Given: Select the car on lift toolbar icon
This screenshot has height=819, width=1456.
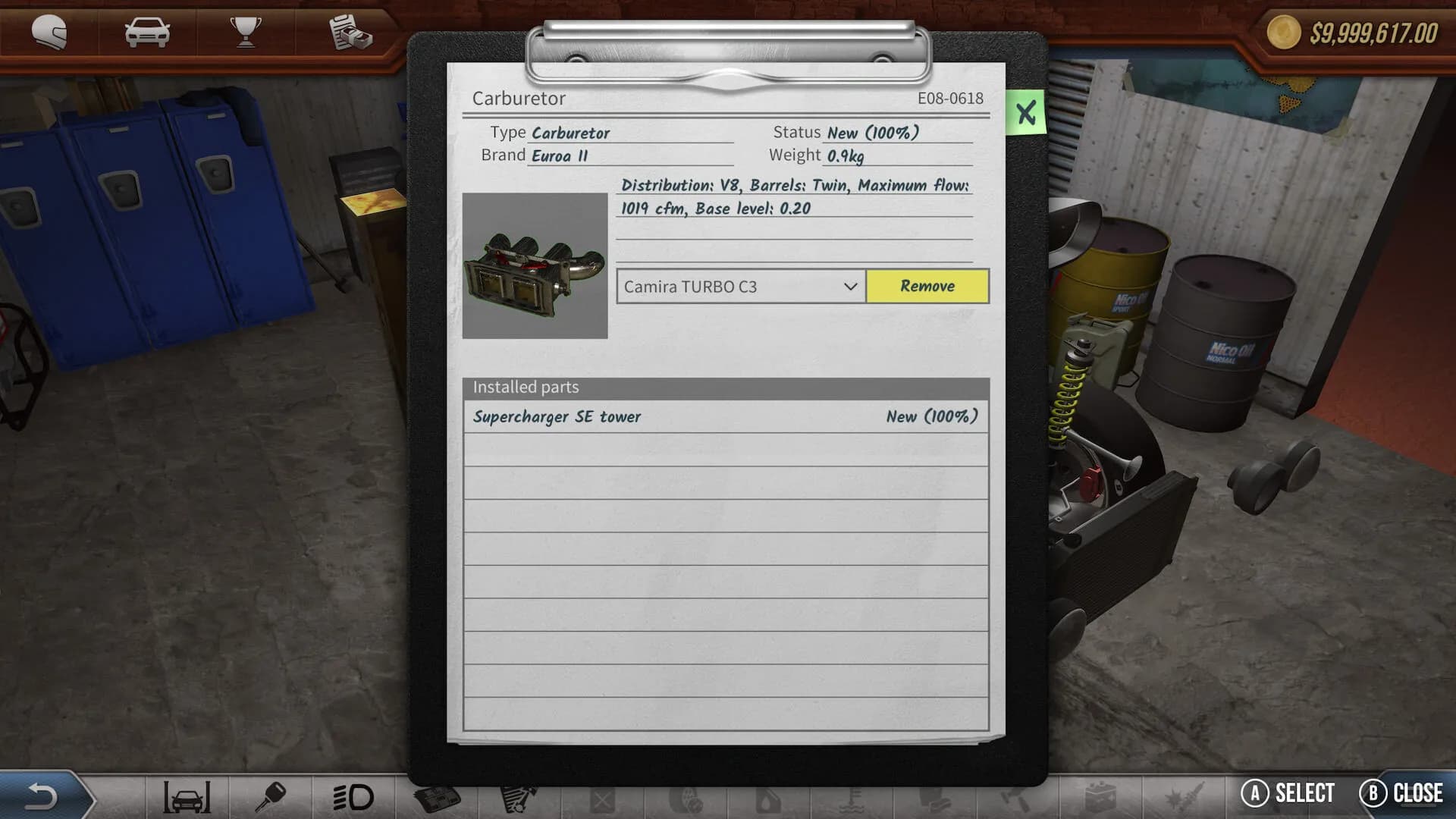Looking at the screenshot, I should click(x=187, y=797).
